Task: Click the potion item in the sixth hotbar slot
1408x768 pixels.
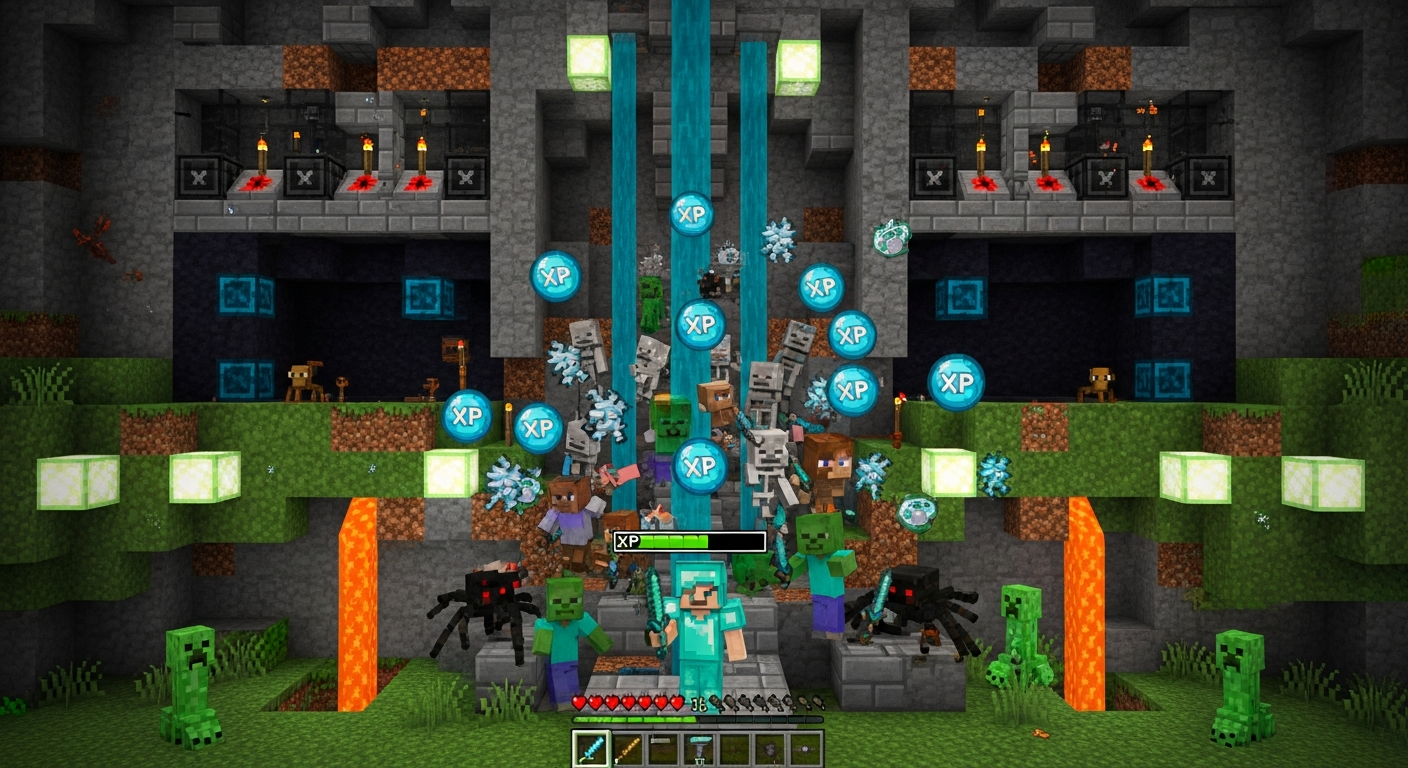Action: (x=768, y=750)
